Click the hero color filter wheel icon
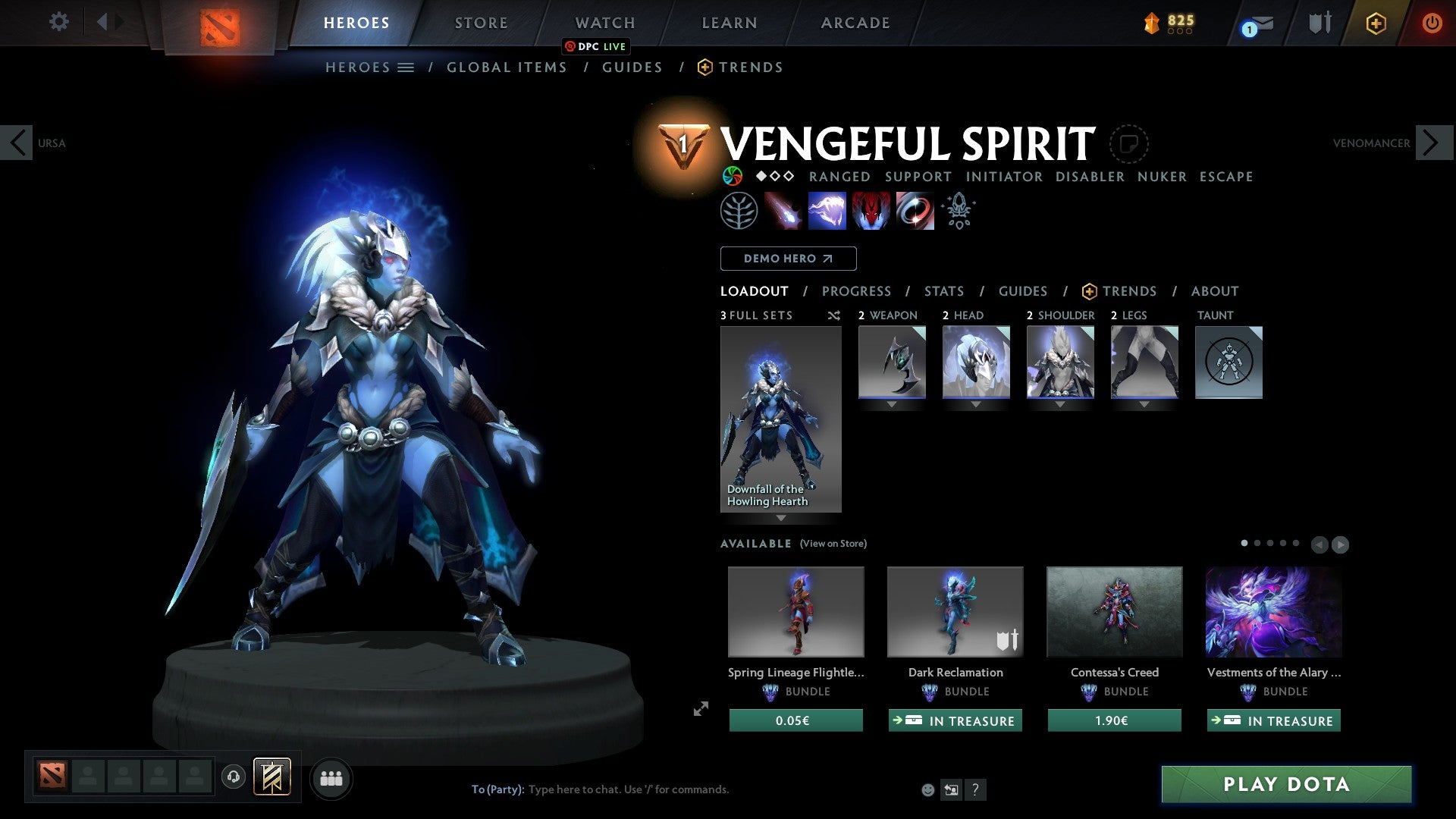The height and width of the screenshot is (819, 1456). point(733,176)
